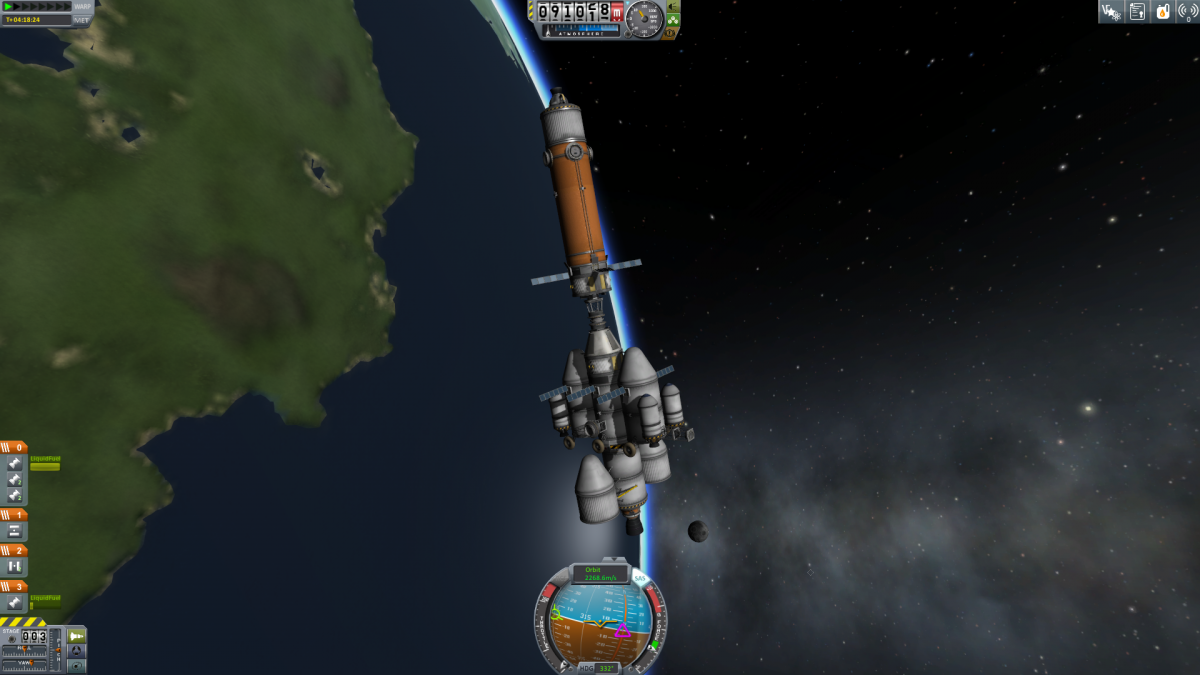Viewport: 1200px width, 675px height.
Task: Click the Orbit speed readout on navball
Action: tap(599, 574)
